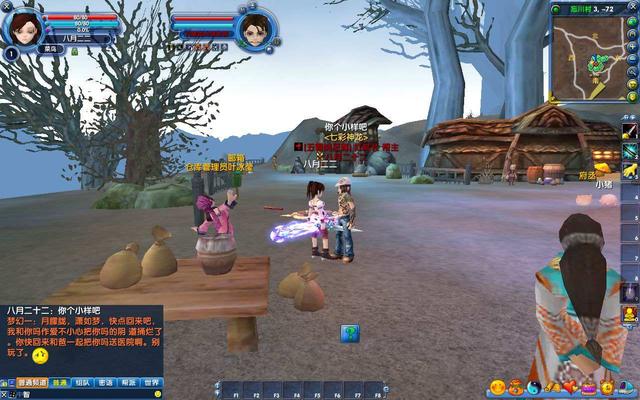Select the target's portrait in the top bar

(x=257, y=28)
